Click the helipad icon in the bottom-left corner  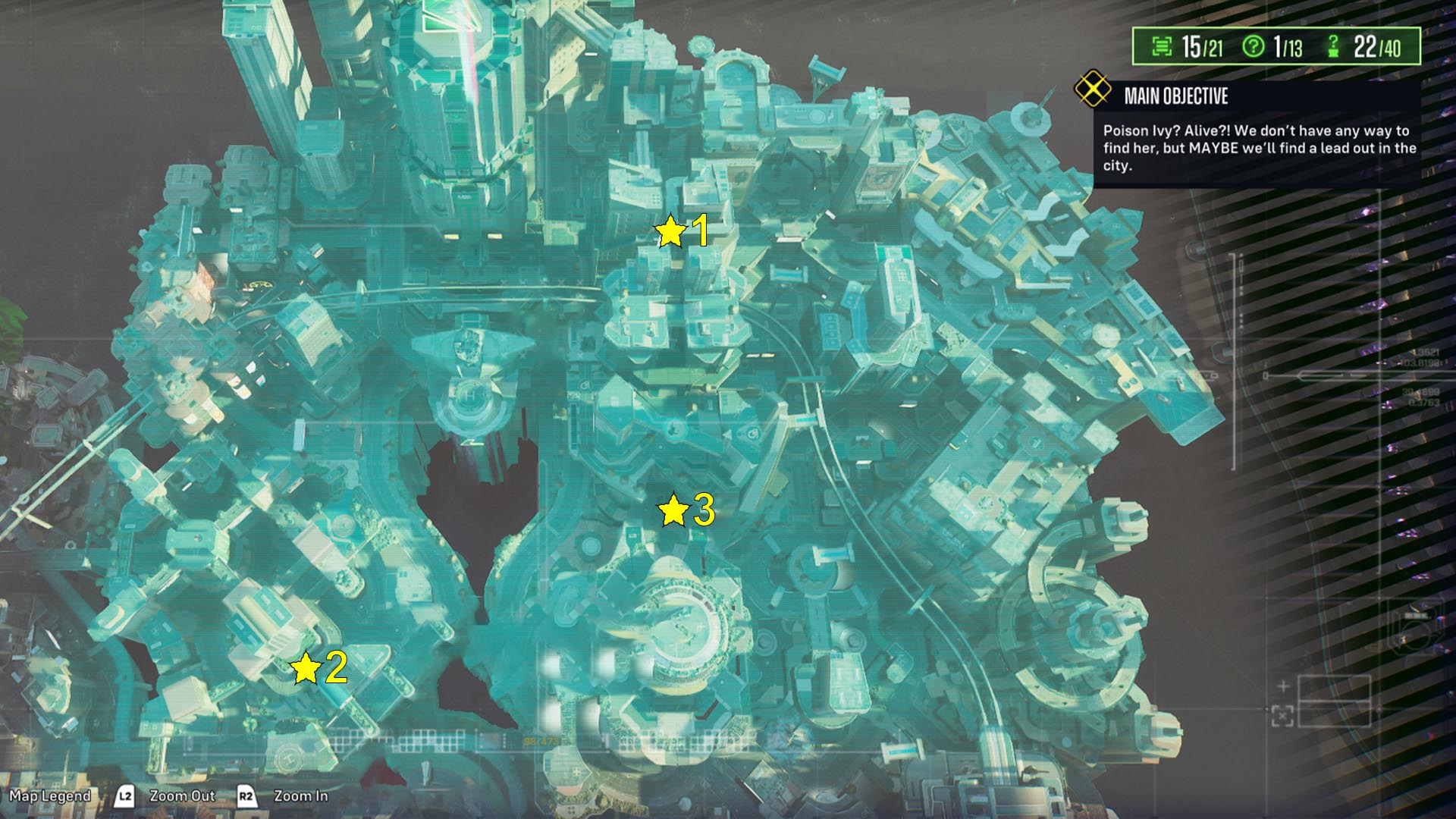[290, 760]
